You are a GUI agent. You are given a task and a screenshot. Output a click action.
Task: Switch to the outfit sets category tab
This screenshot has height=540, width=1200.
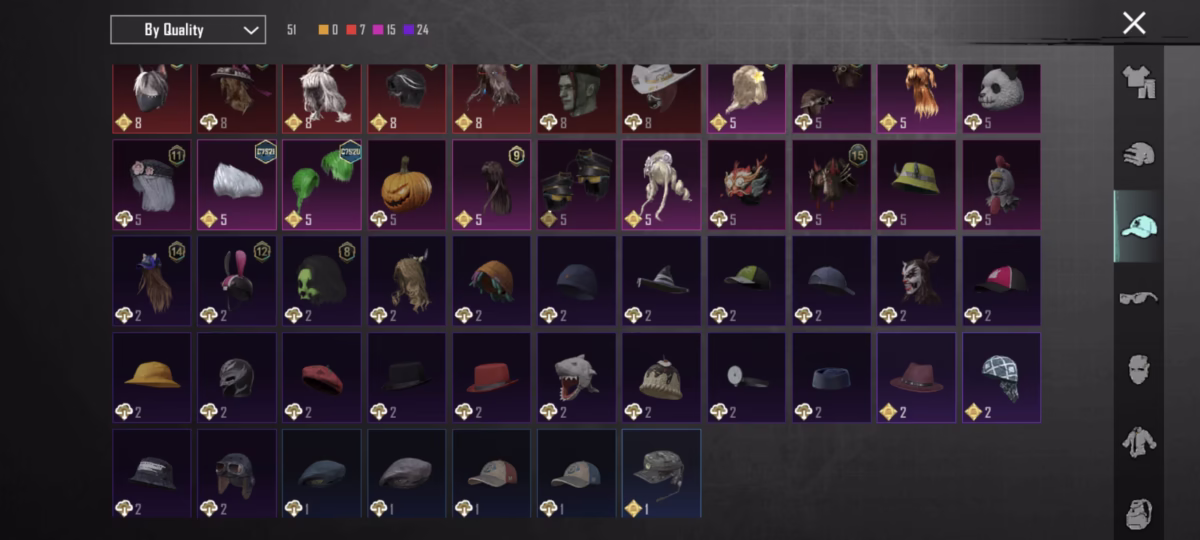coord(1139,82)
